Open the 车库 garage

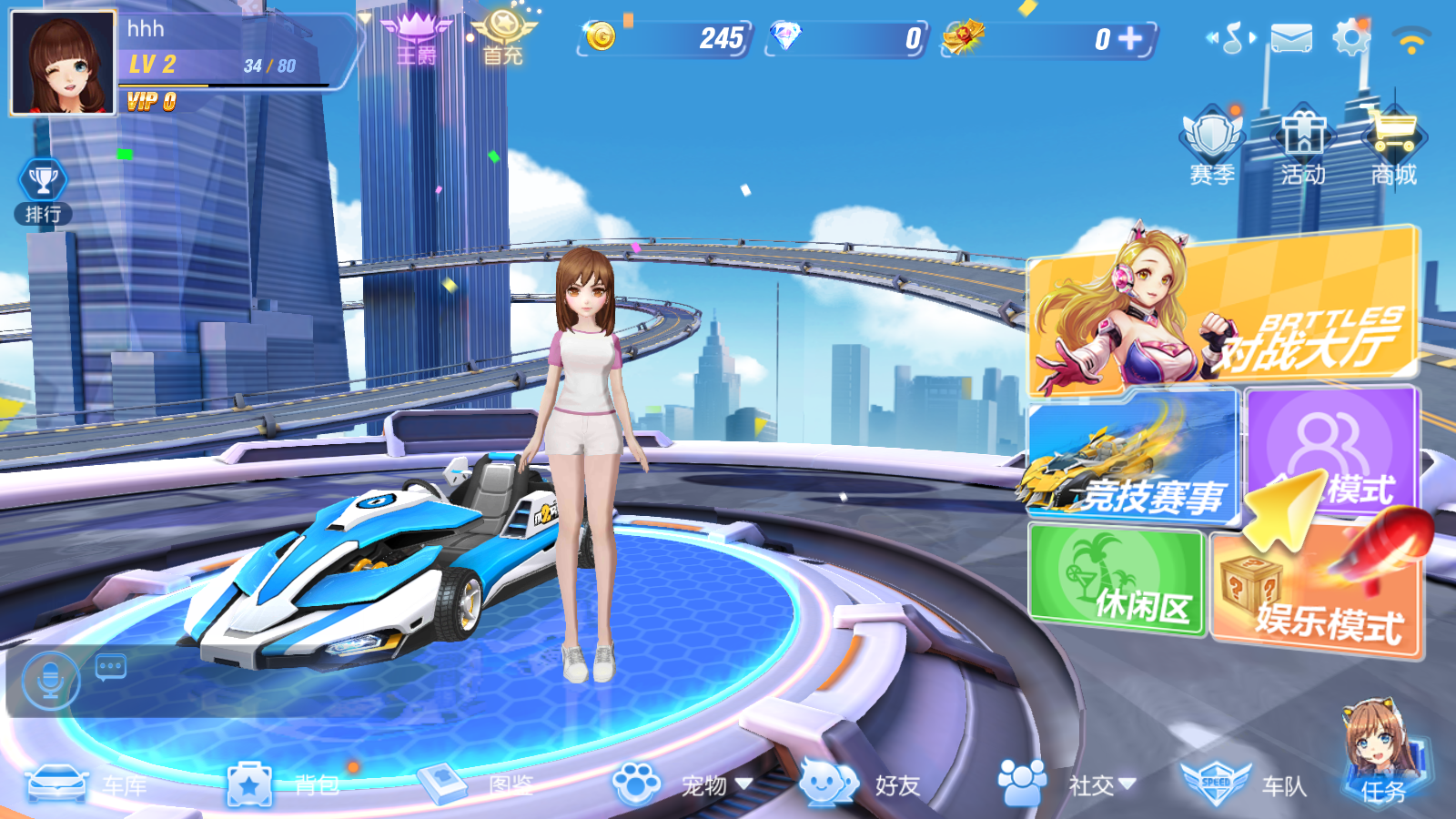click(91, 785)
